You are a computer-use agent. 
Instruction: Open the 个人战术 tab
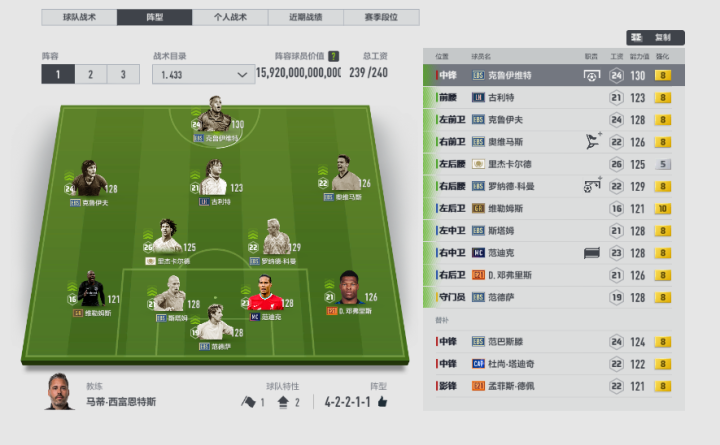229,18
